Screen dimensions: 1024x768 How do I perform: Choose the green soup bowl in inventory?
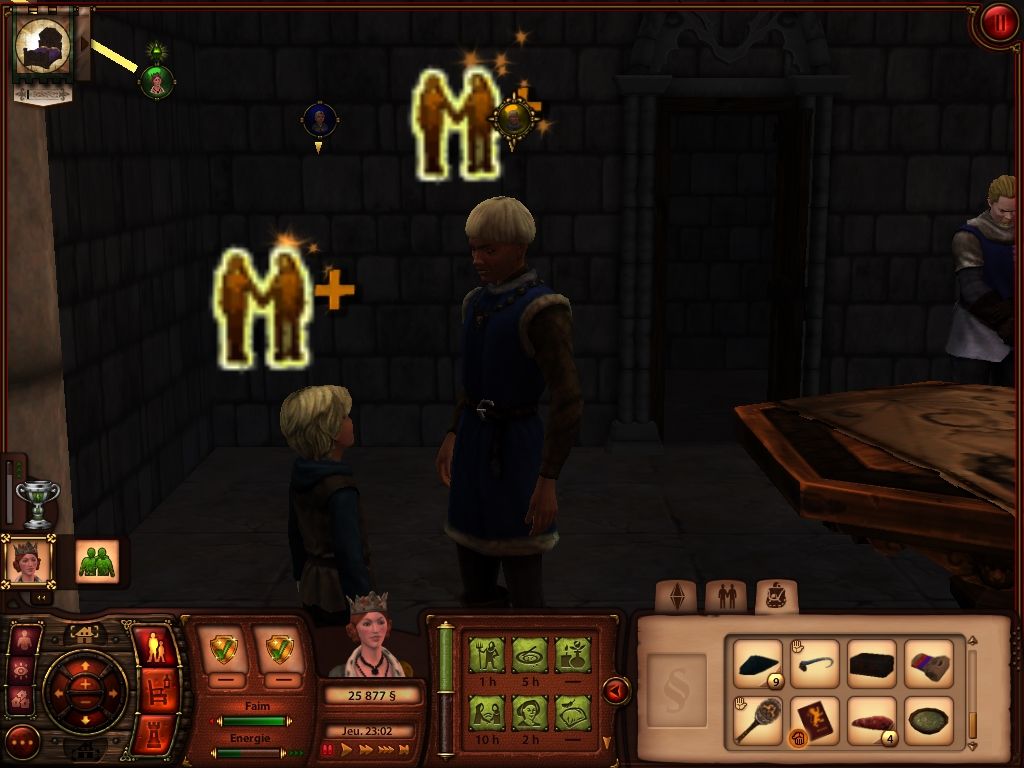pyautogui.click(x=929, y=720)
